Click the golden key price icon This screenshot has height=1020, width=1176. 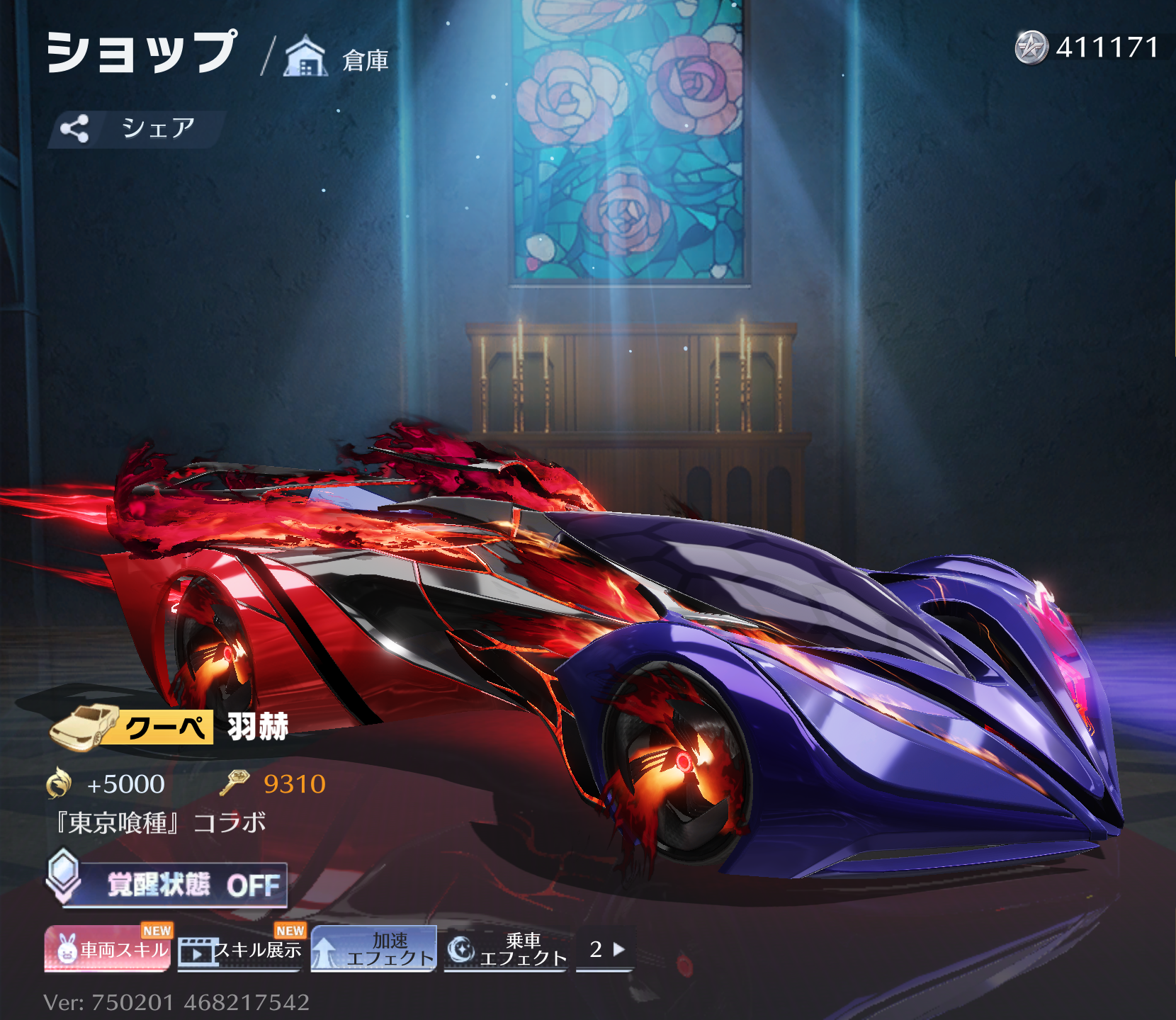pos(234,783)
